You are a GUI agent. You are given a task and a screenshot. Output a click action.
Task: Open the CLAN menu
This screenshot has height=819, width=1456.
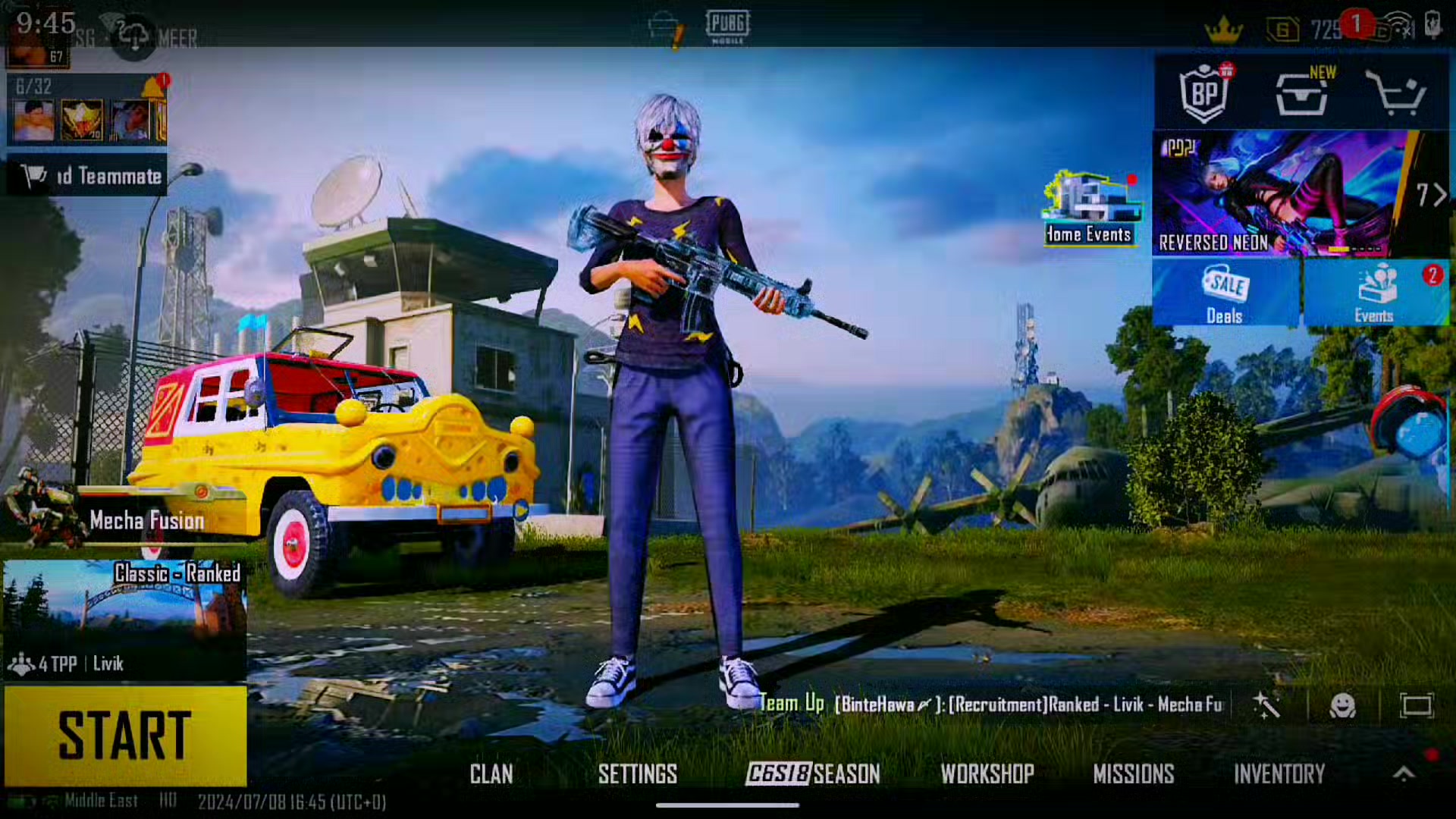[x=491, y=774]
